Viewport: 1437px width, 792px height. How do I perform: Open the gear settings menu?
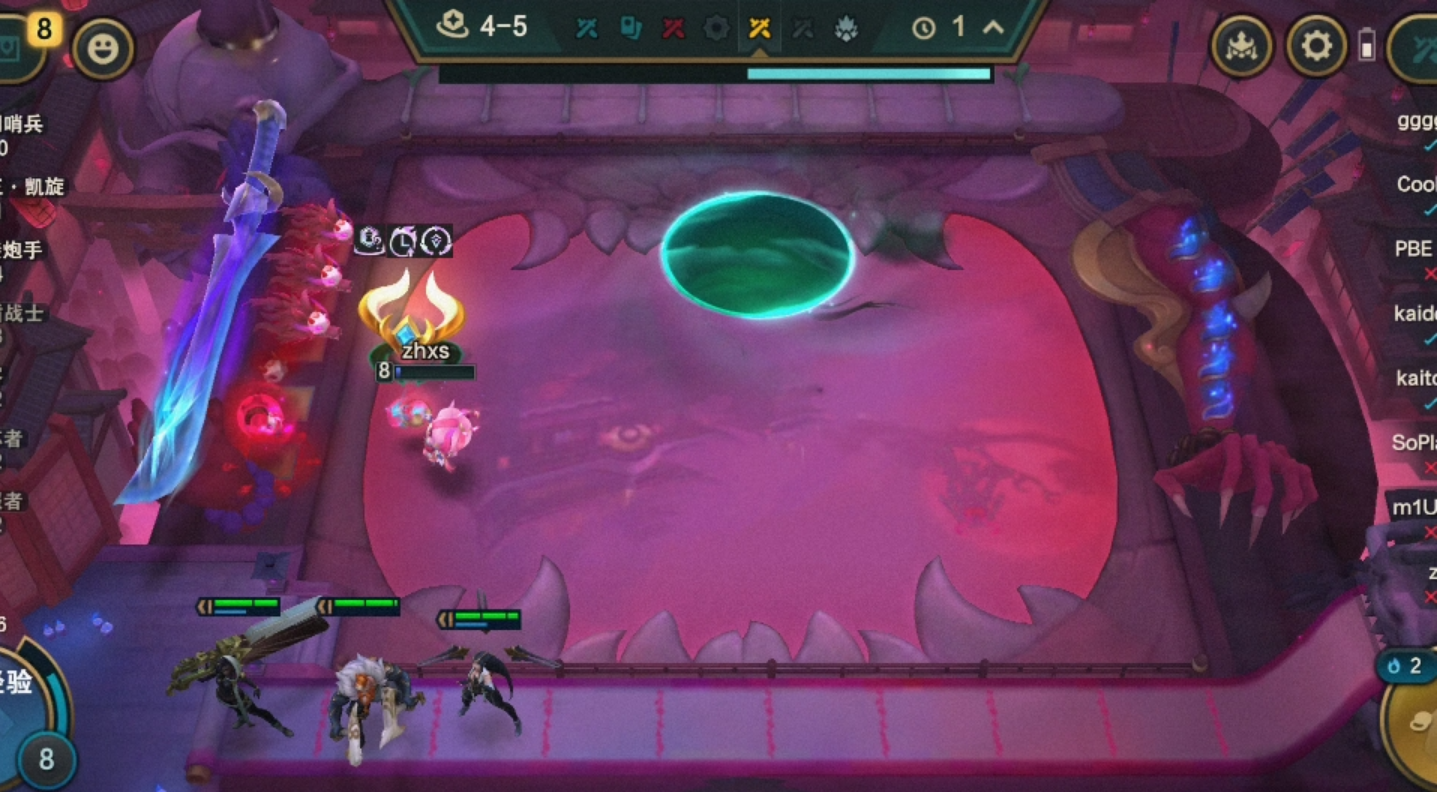point(1315,45)
